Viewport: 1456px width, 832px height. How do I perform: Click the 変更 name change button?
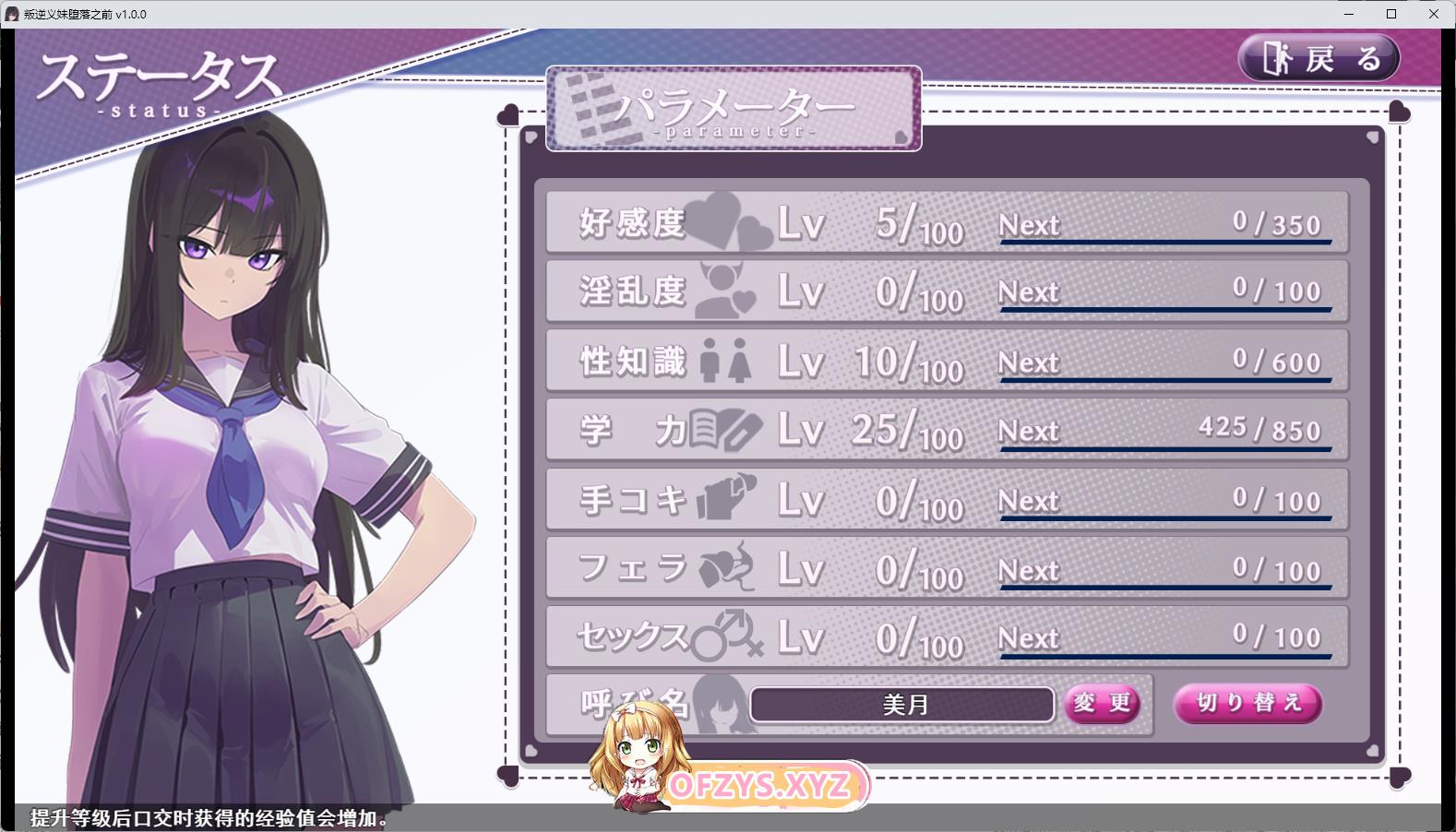(x=1102, y=704)
